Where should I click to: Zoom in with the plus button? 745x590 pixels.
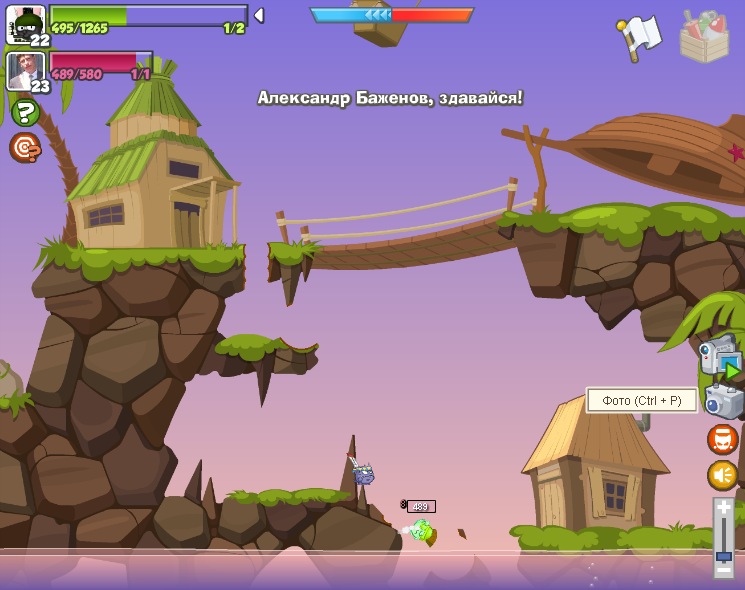(723, 508)
